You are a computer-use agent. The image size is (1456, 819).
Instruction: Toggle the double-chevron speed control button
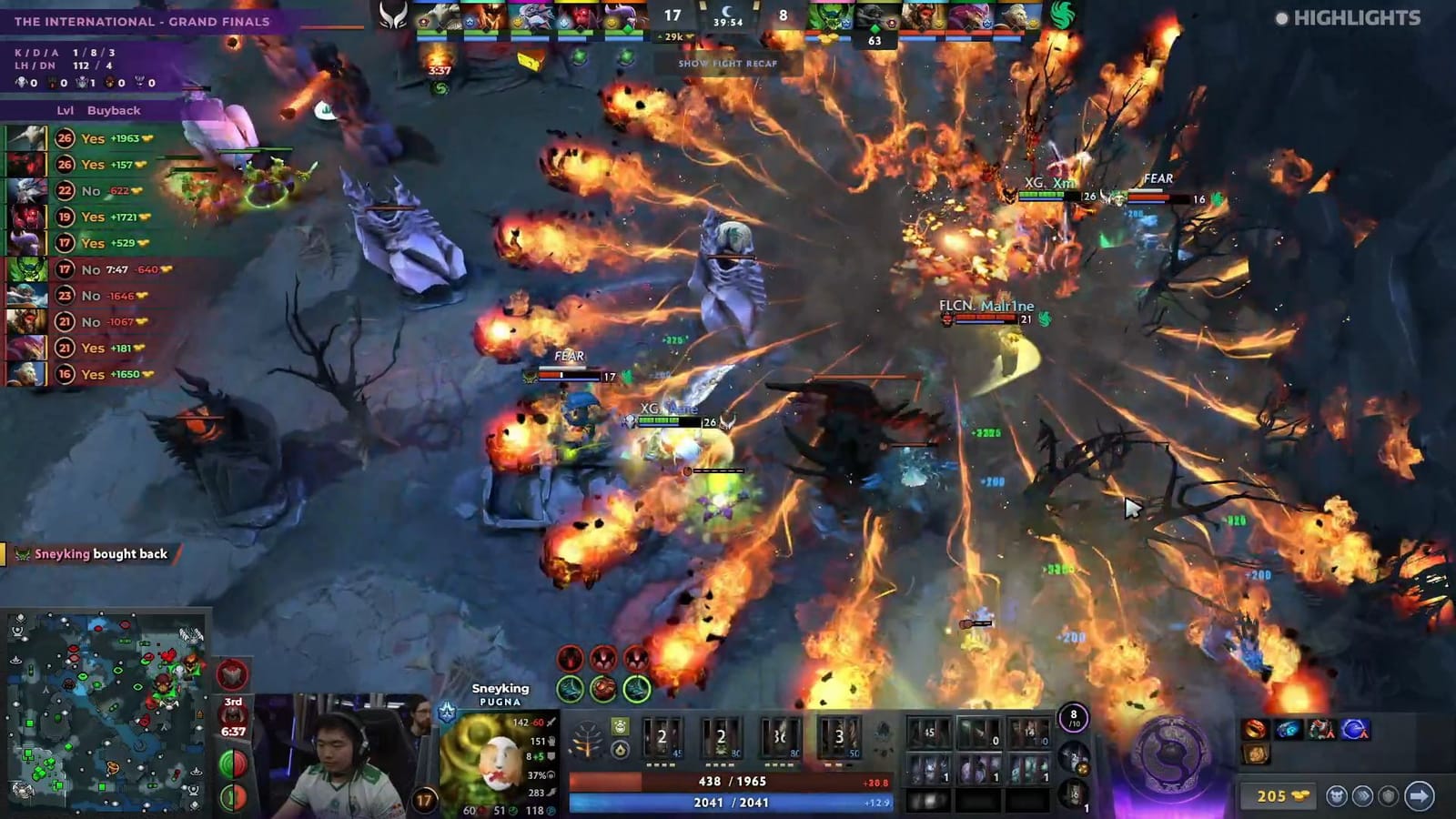[x=1363, y=796]
